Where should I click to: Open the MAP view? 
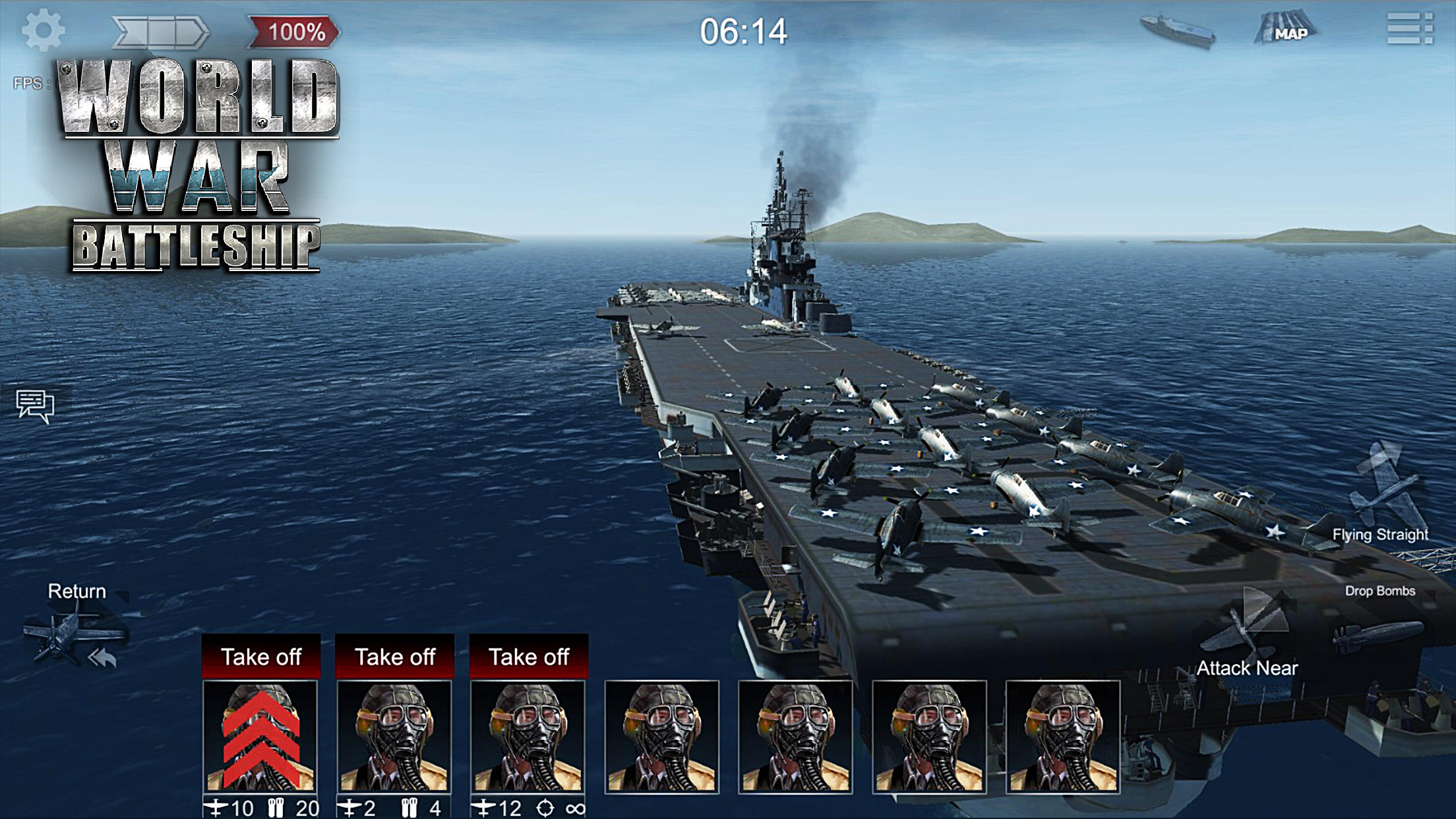pyautogui.click(x=1285, y=30)
